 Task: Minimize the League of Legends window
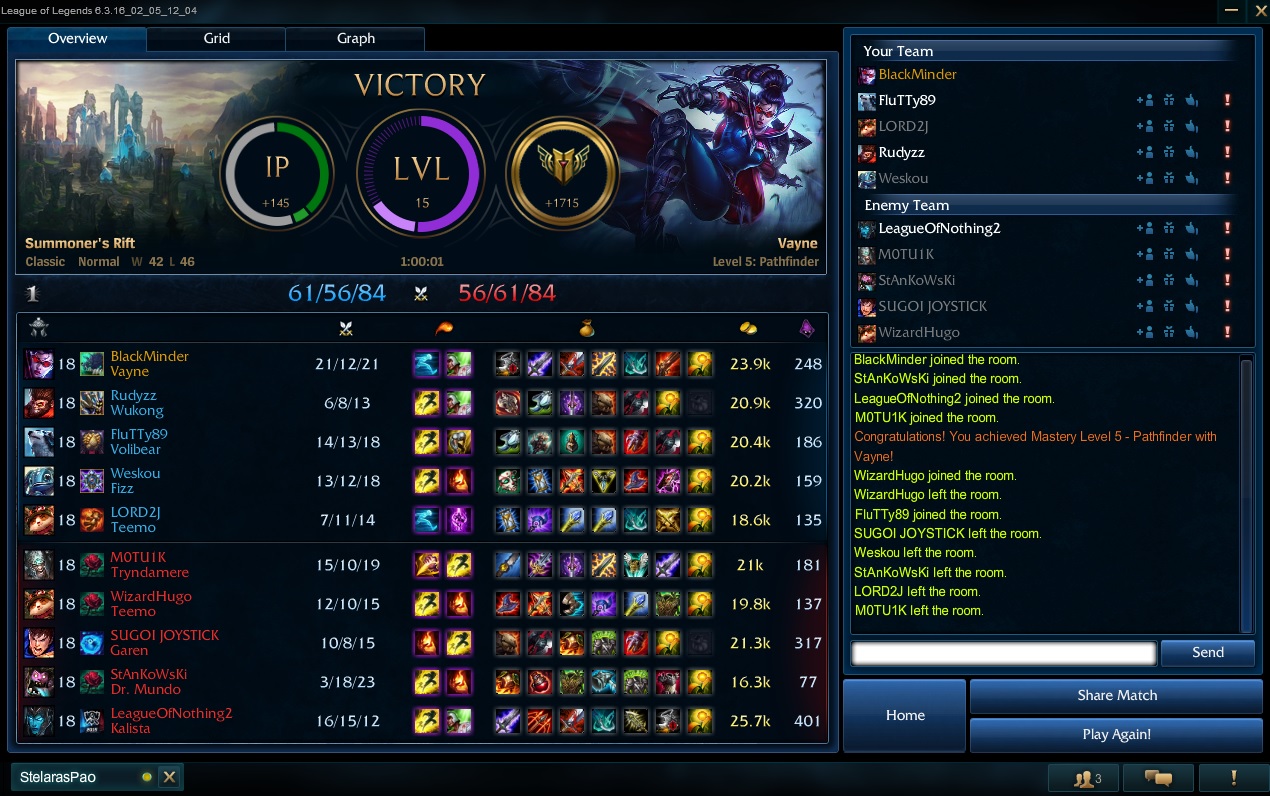[x=1232, y=10]
